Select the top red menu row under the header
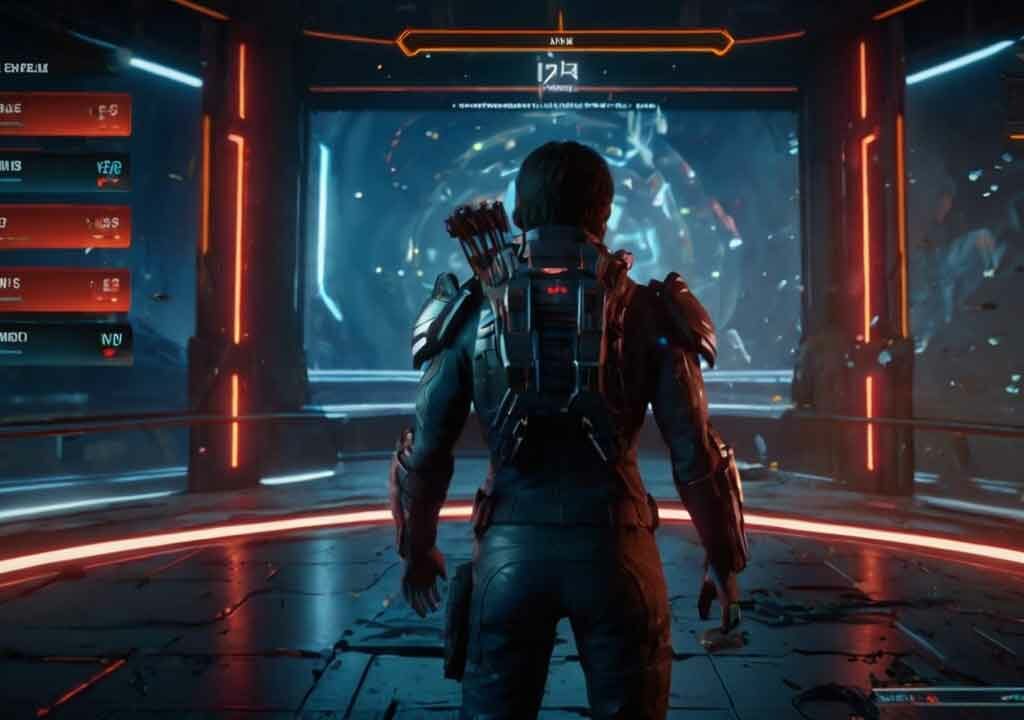The height and width of the screenshot is (720, 1024). (64, 114)
